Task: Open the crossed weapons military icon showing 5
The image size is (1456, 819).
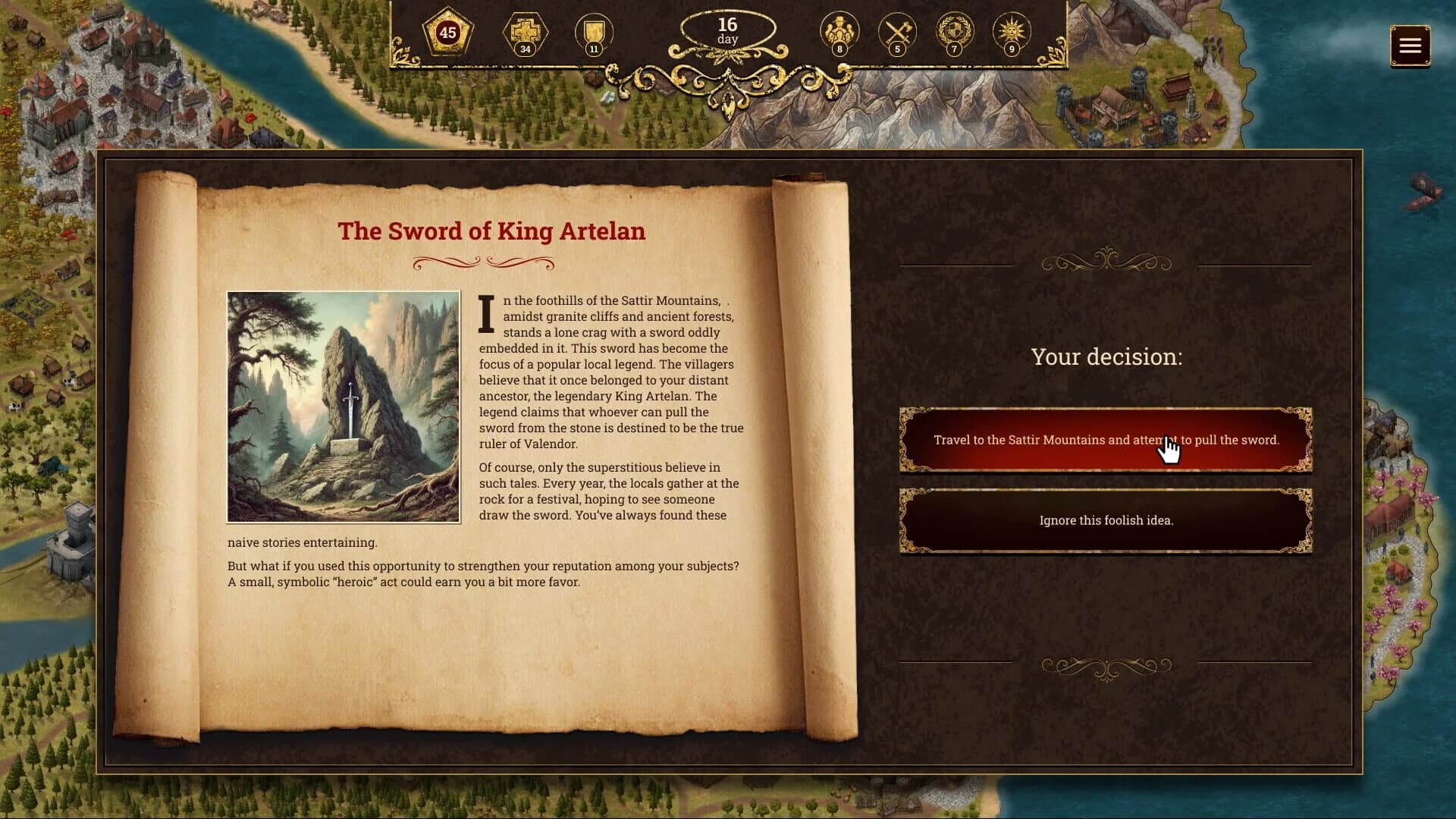Action: tap(898, 30)
